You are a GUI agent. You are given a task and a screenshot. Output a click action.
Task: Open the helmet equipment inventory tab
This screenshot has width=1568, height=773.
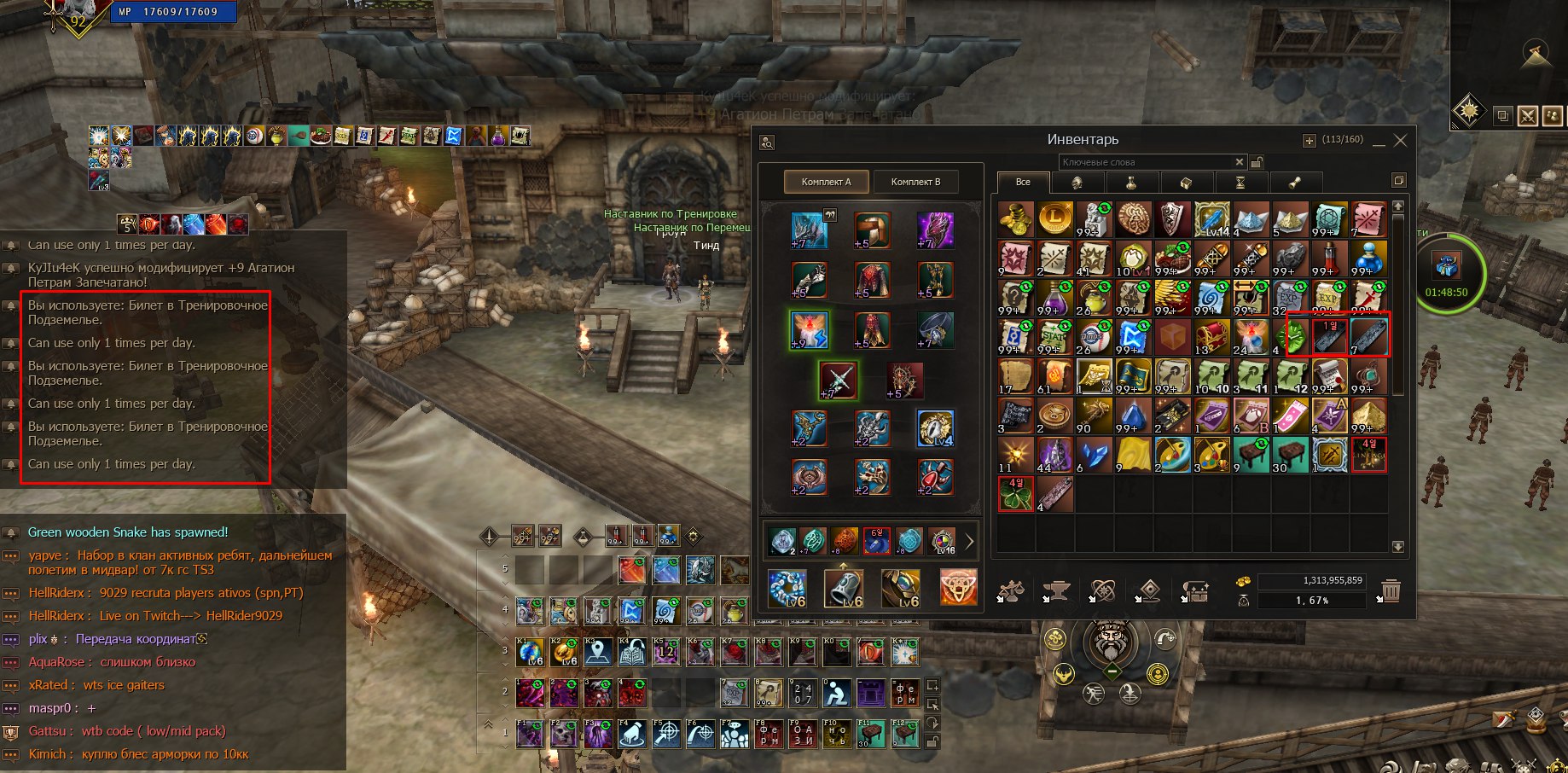click(x=1077, y=182)
